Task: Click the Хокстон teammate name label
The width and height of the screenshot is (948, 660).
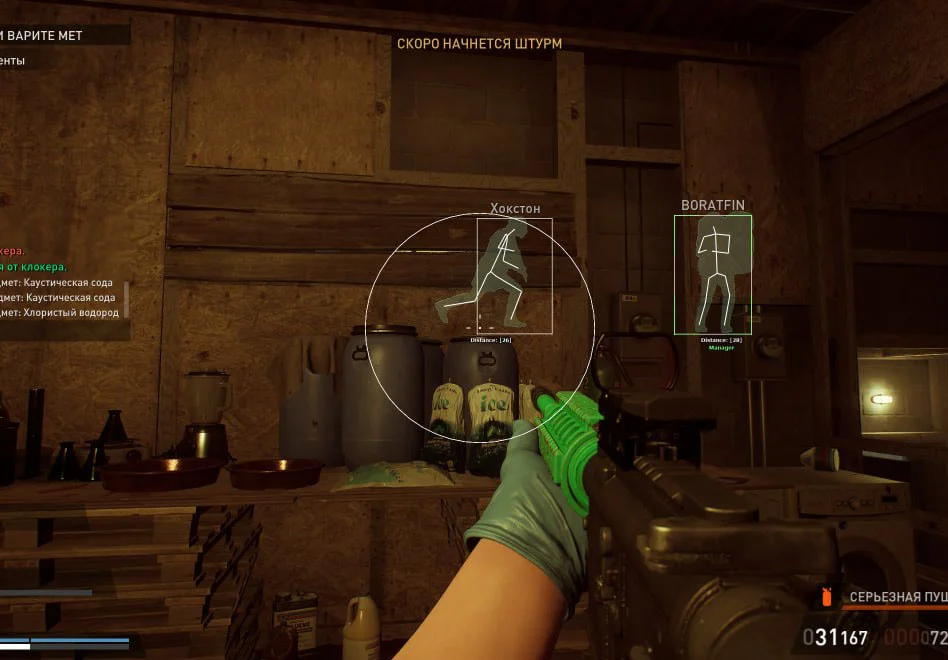Action: 515,208
